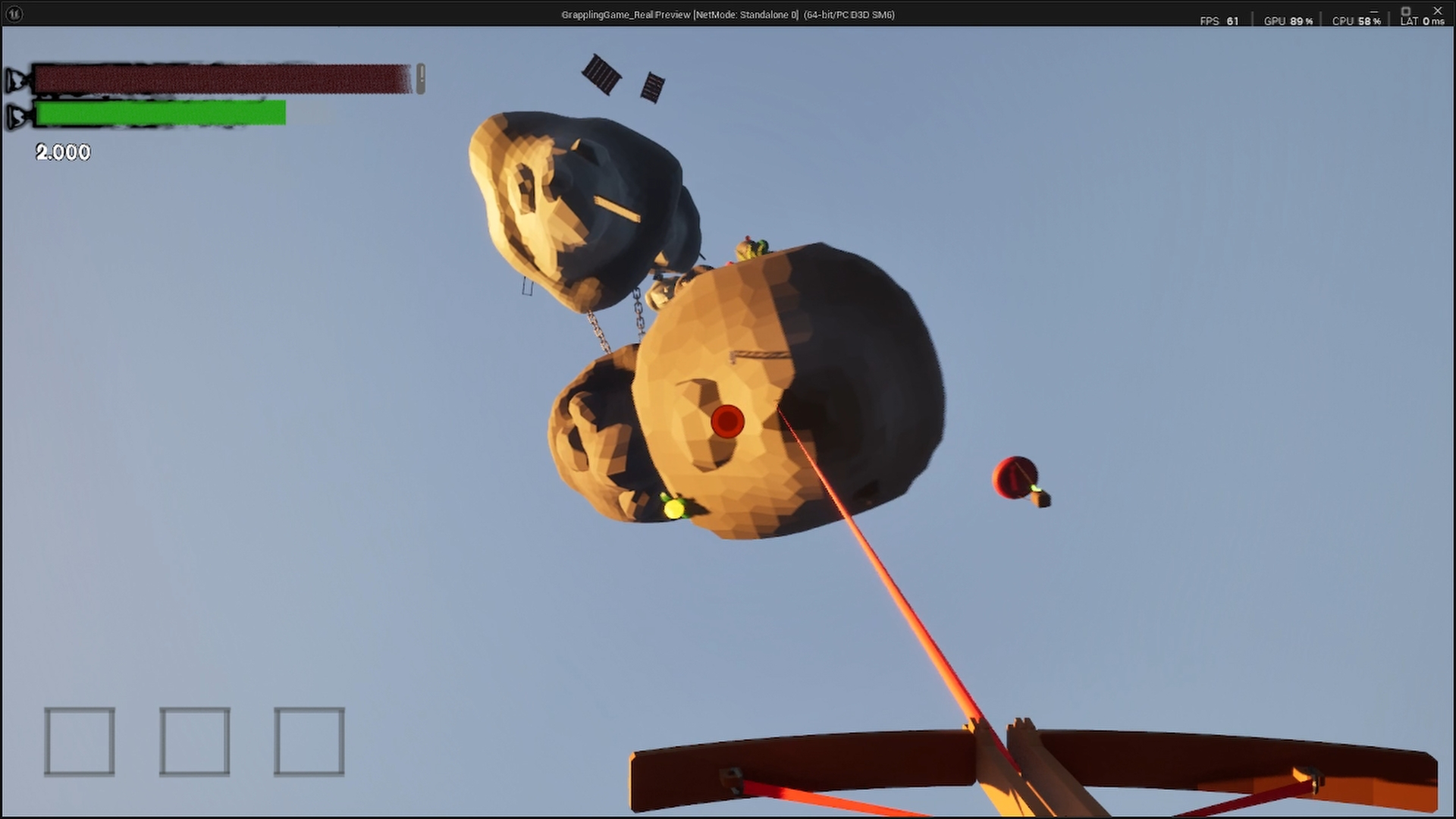
Task: Close the game preview window
Action: coord(1437,10)
